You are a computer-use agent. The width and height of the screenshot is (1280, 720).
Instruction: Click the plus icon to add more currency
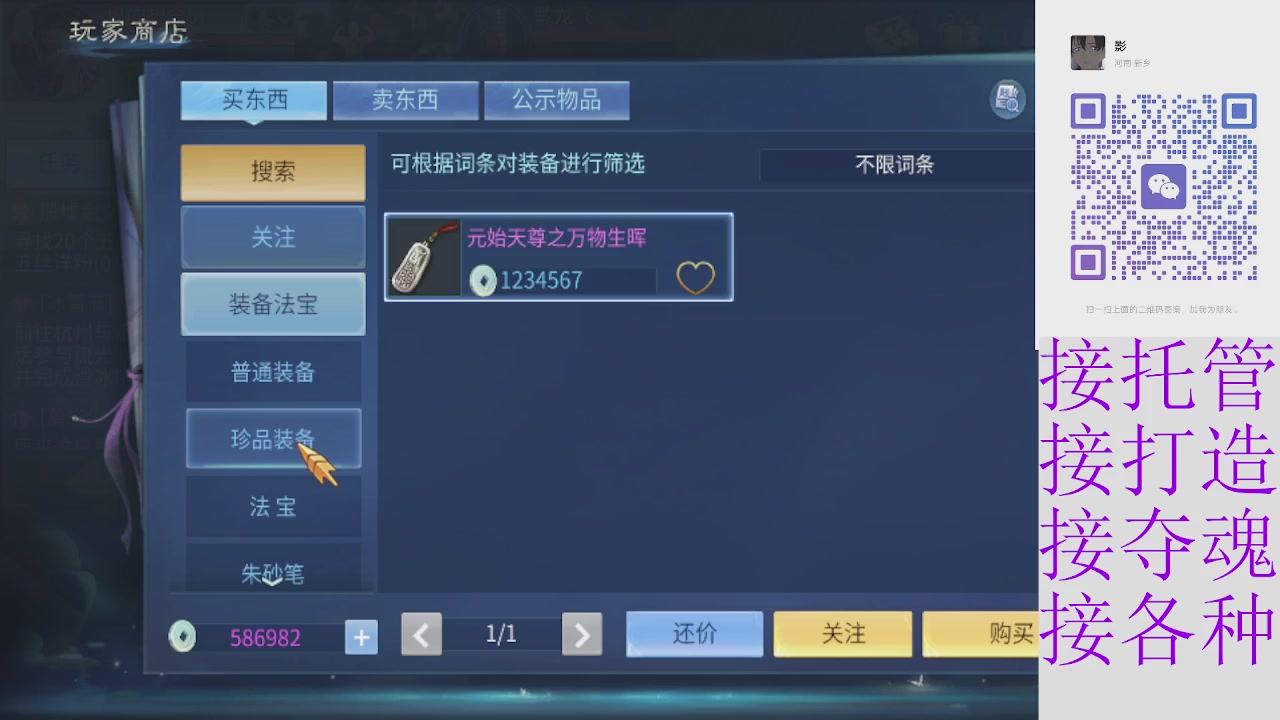coord(361,637)
